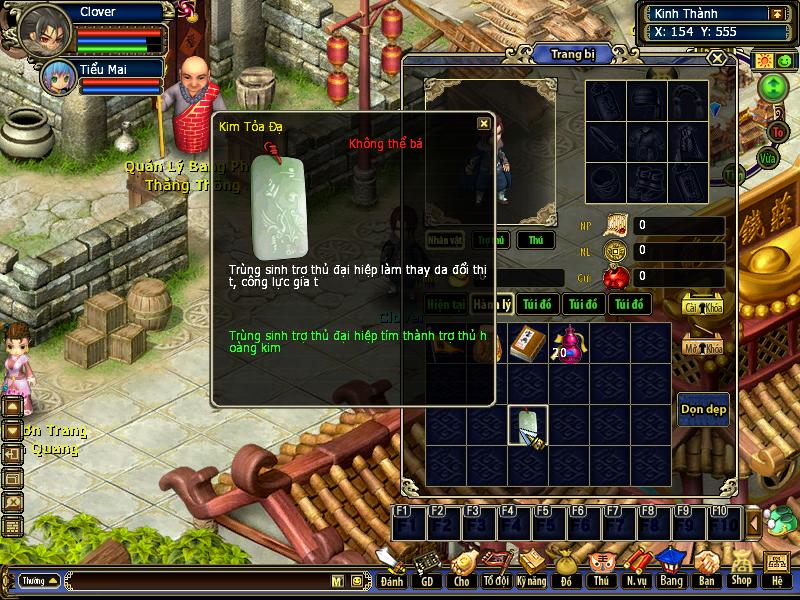Screen dimensions: 800x600
Task: Click the Mở Khóa unlock button
Action: click(702, 345)
